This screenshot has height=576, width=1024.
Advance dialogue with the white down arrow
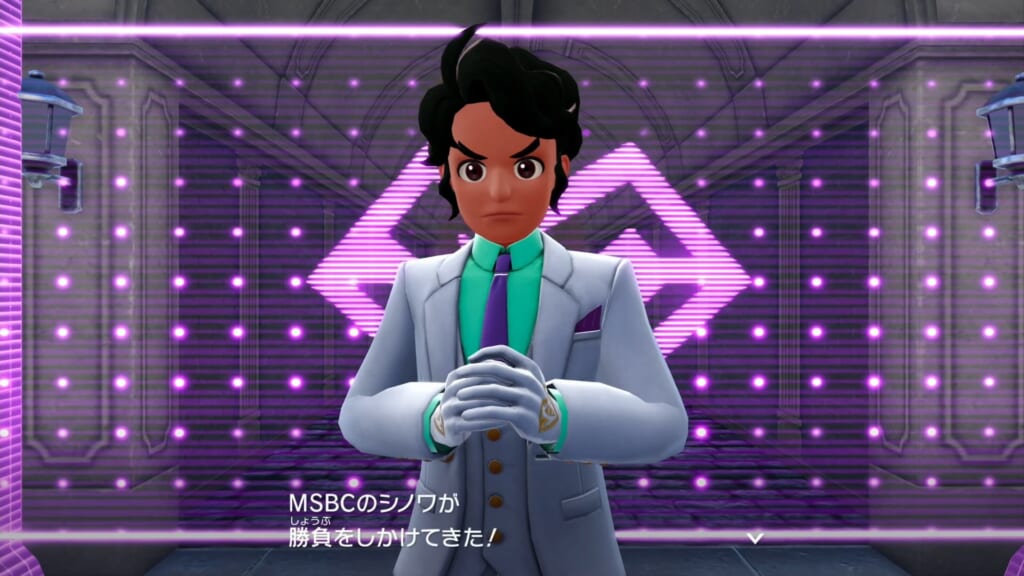tap(757, 537)
